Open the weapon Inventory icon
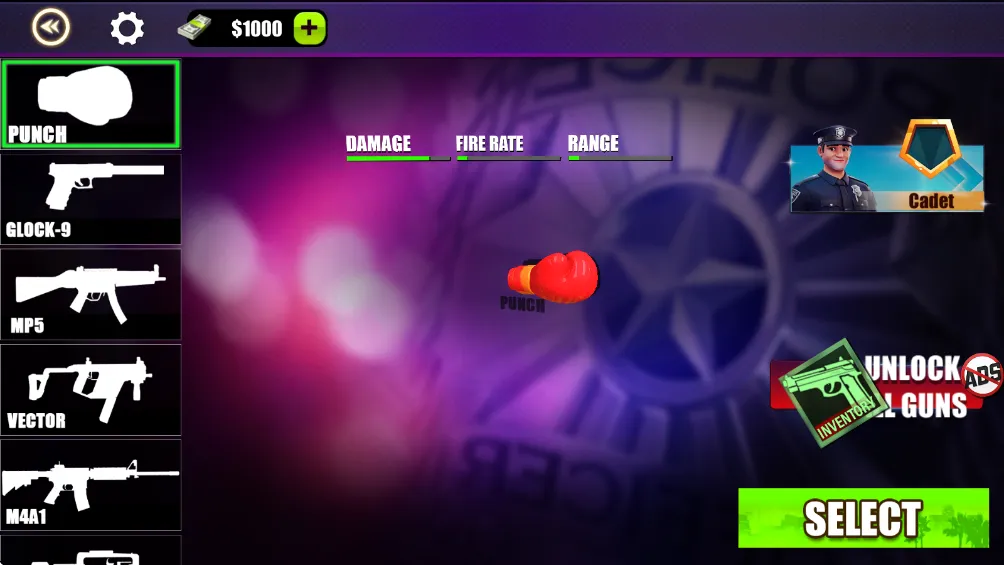 pos(824,392)
